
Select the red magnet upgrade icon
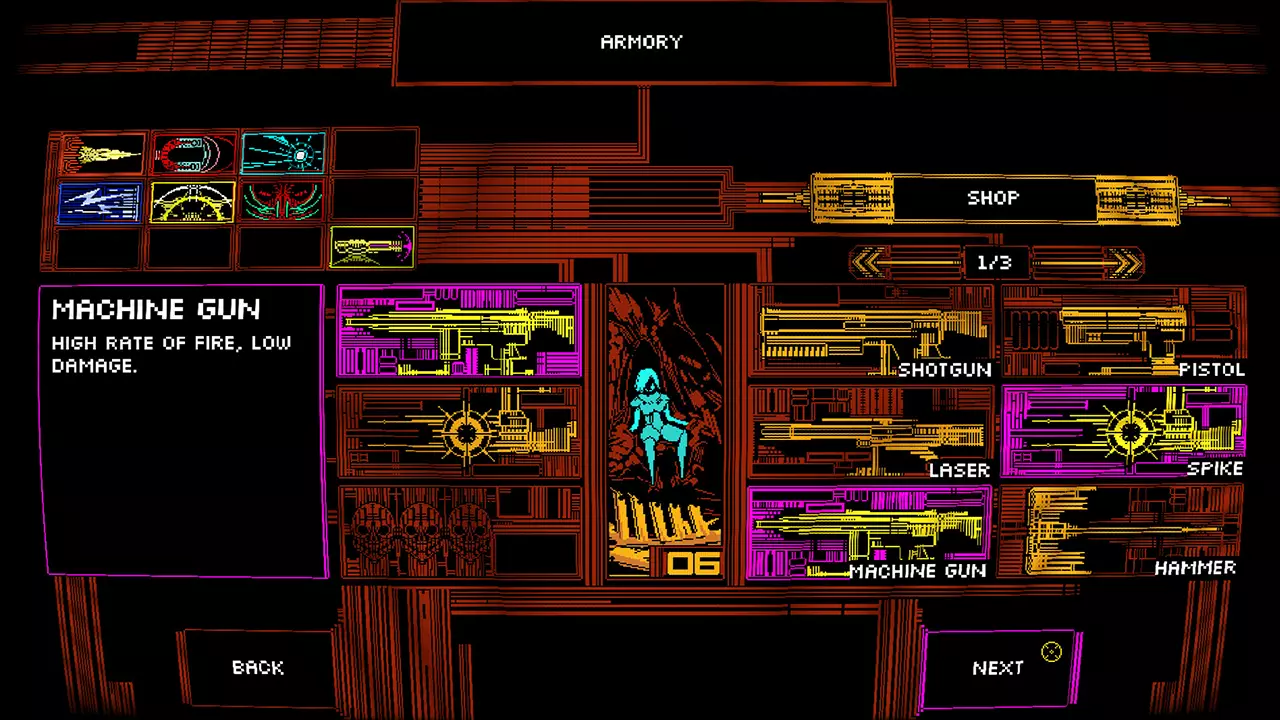coord(194,154)
